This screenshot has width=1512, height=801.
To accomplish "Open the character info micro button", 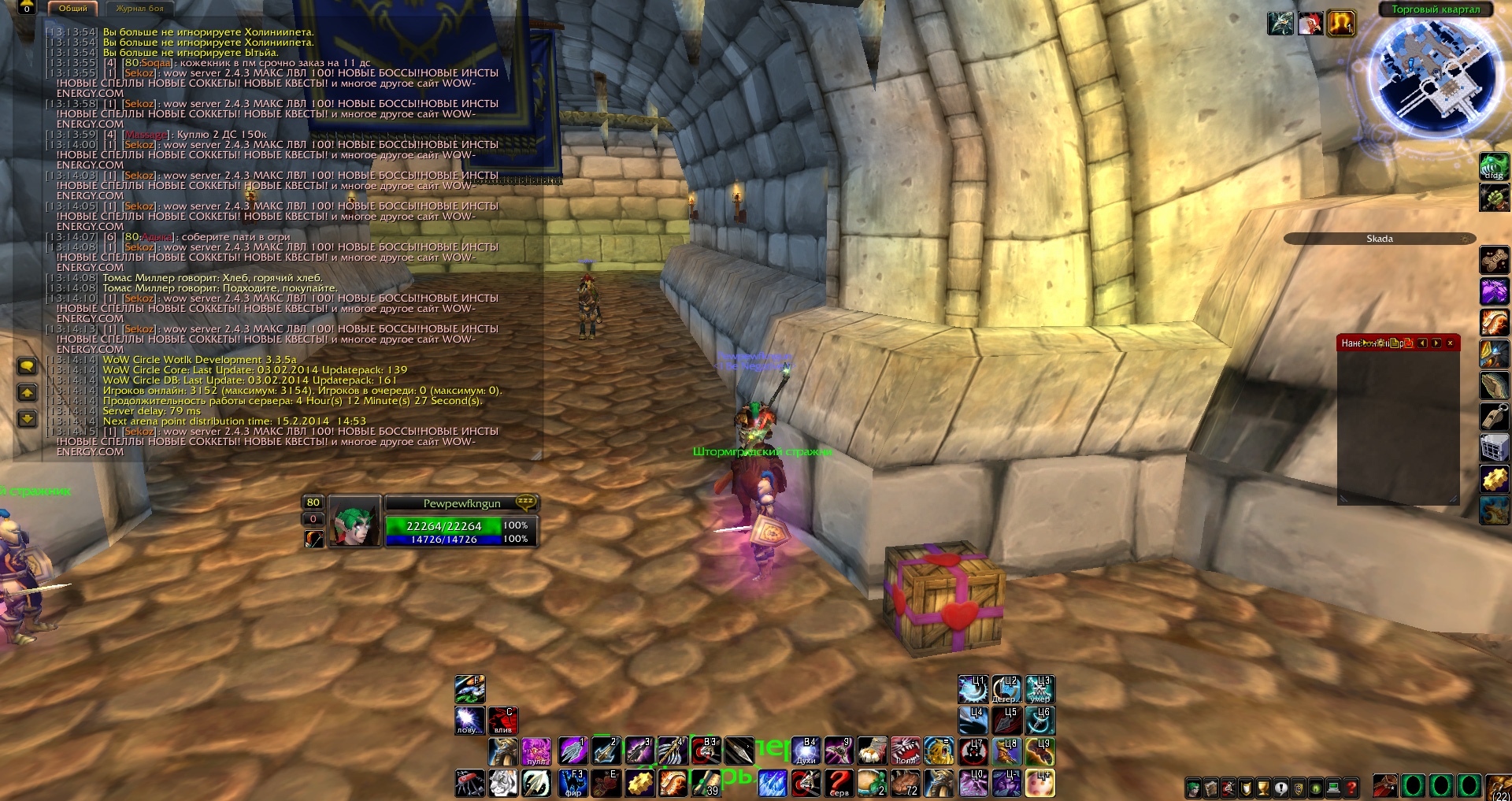I will pyautogui.click(x=1194, y=788).
